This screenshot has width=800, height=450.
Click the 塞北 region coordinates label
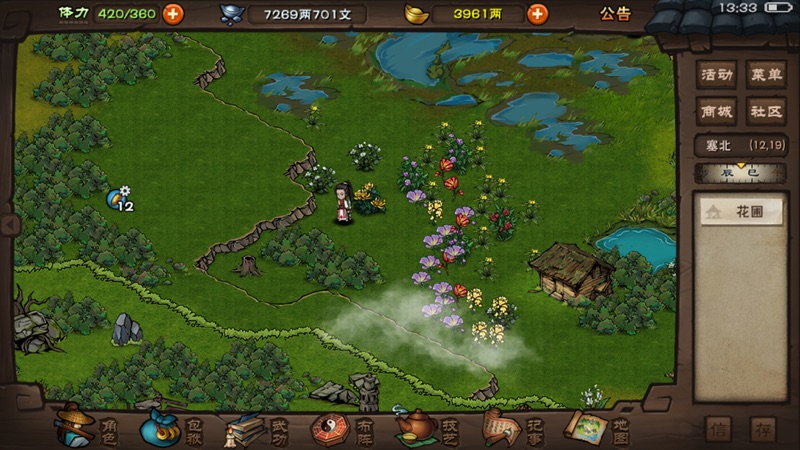pyautogui.click(x=741, y=146)
